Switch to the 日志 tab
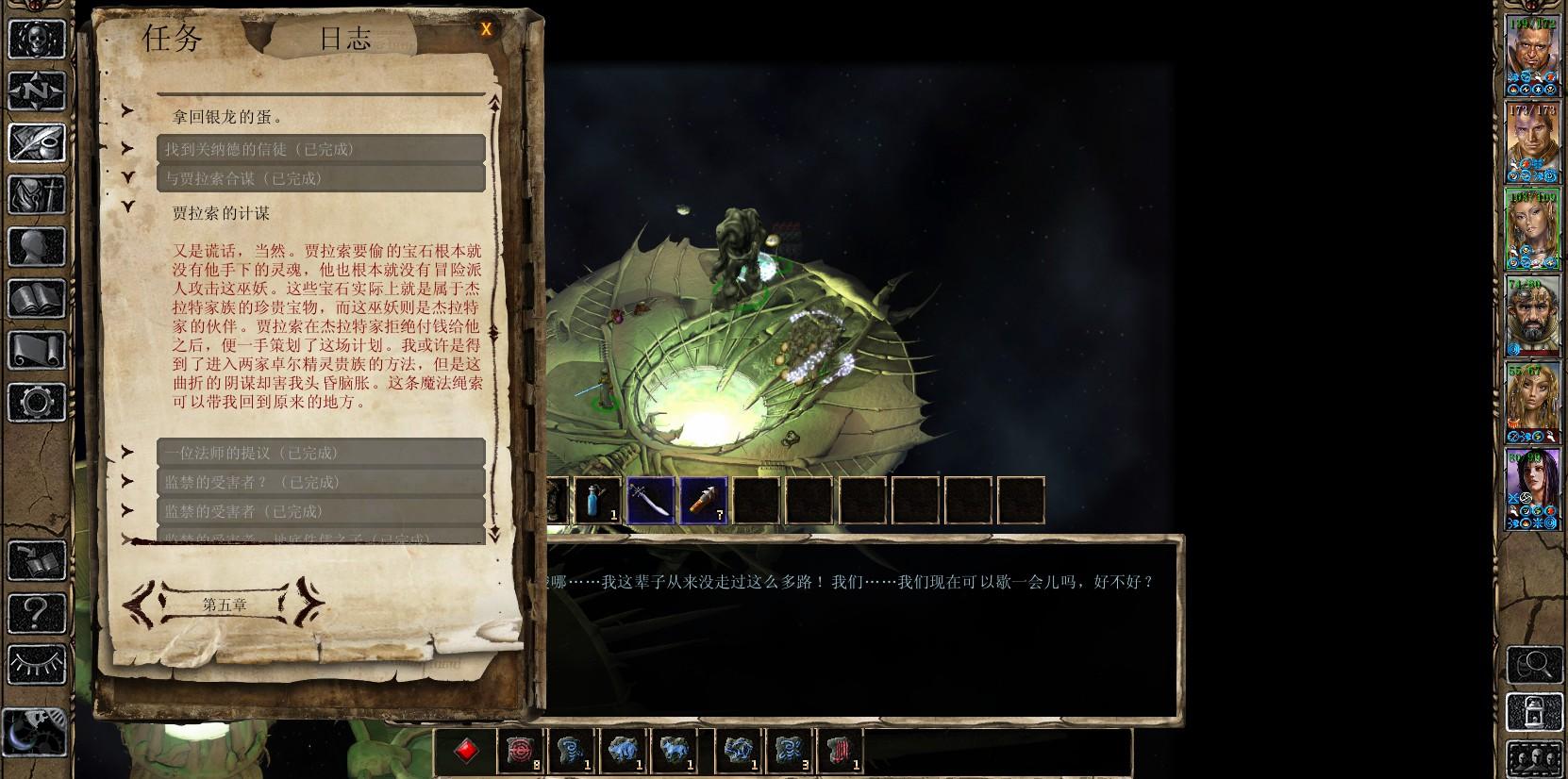The height and width of the screenshot is (779, 1568). (x=343, y=38)
